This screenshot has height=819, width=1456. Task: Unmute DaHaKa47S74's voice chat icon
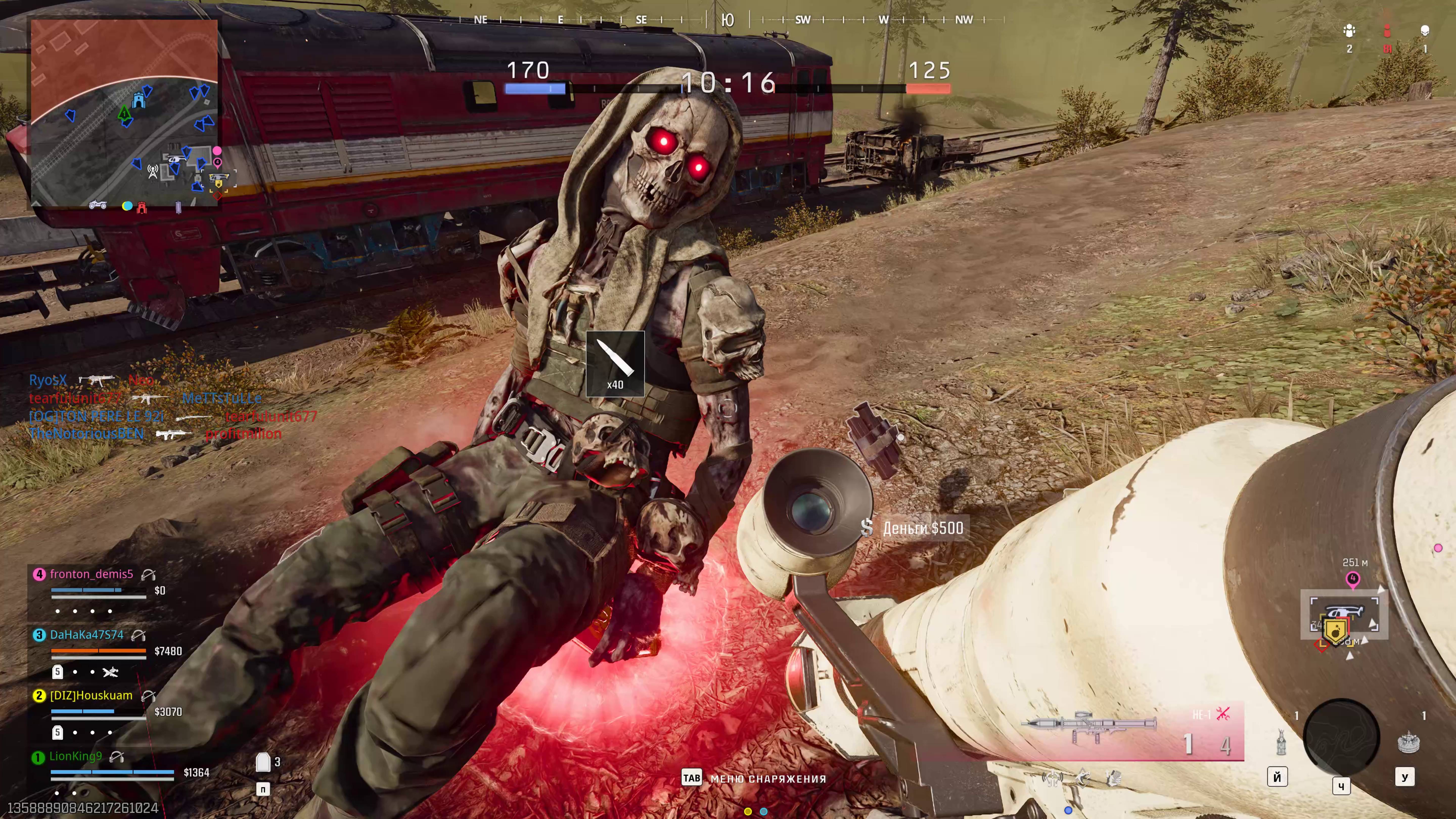pyautogui.click(x=138, y=636)
